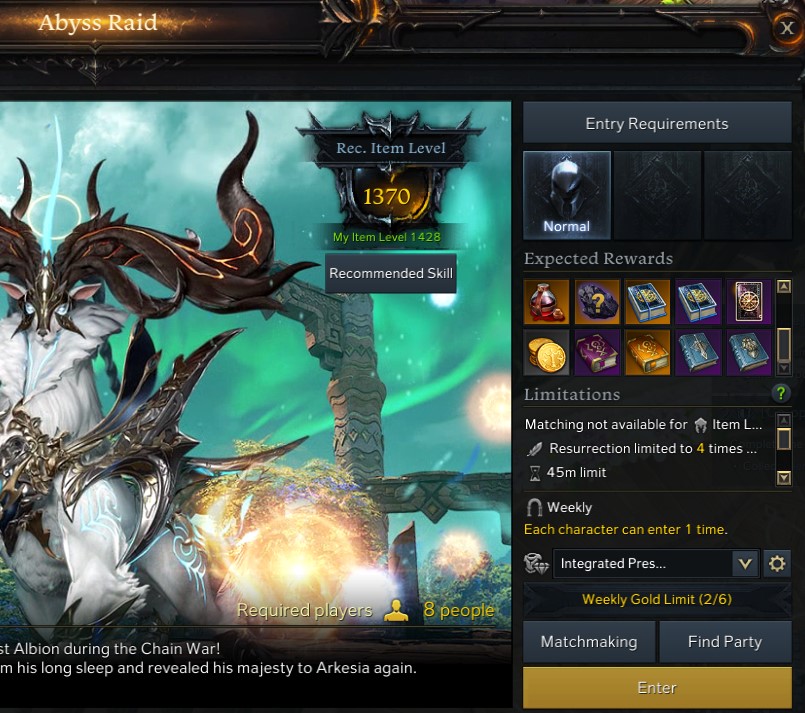The image size is (805, 713).
Task: Click the limitations list scroll-down arrow
Action: [x=784, y=478]
